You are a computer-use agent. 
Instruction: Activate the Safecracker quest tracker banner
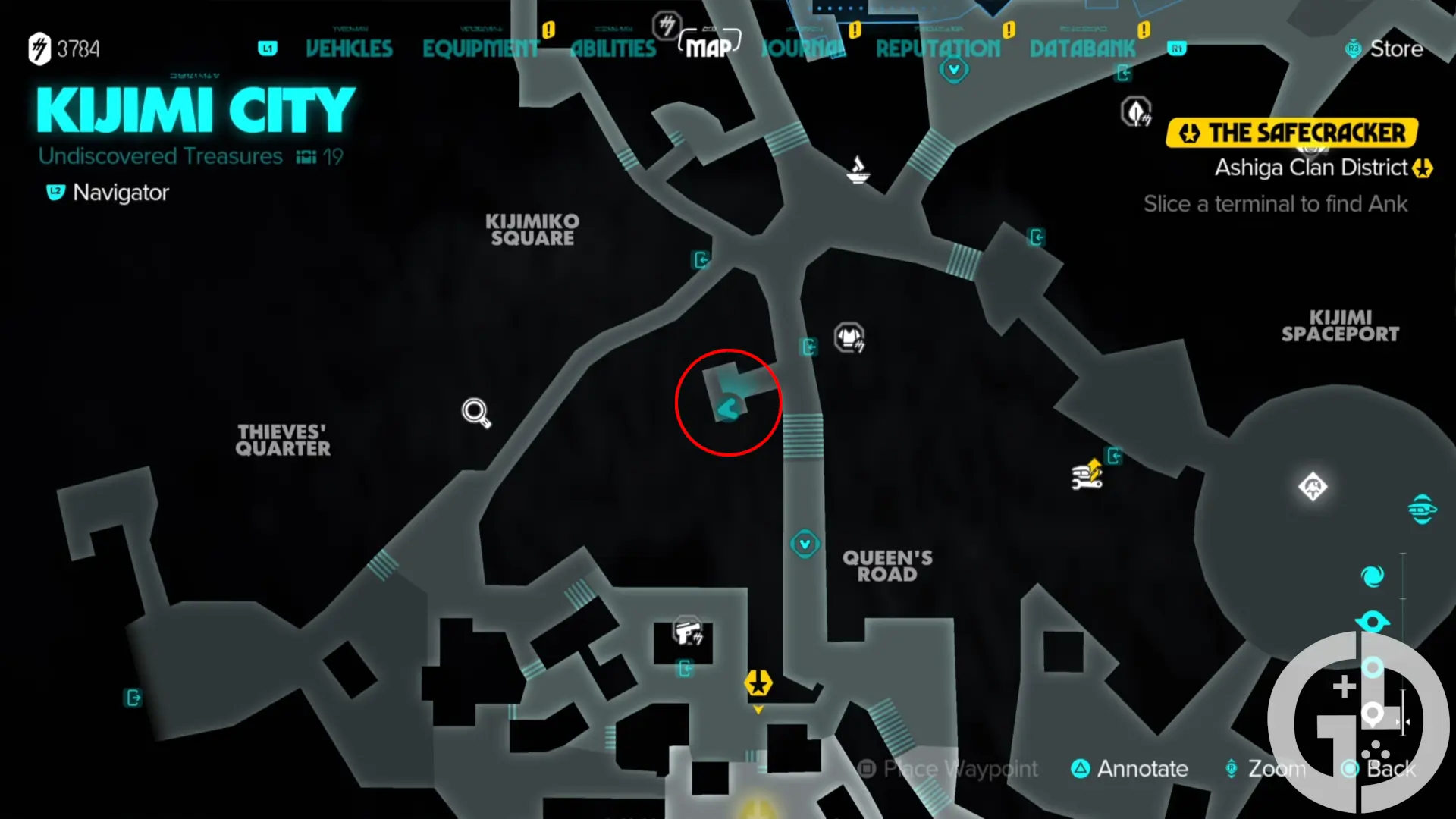coord(1293,132)
